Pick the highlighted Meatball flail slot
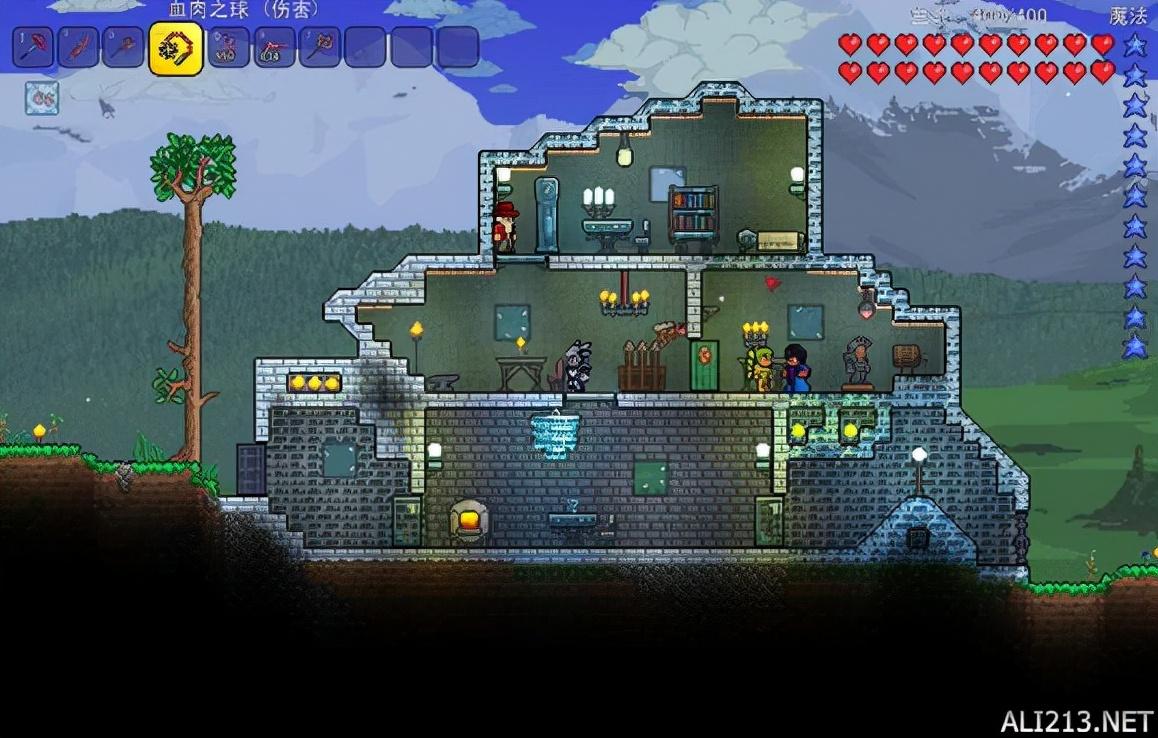 tap(175, 48)
